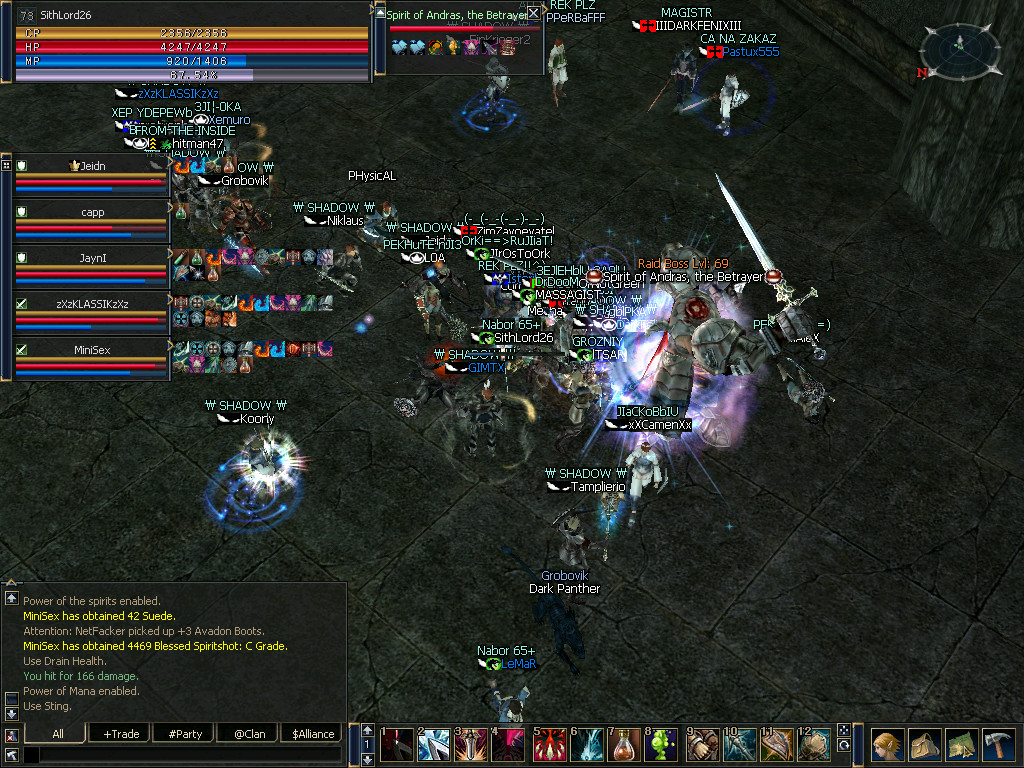Switch to the $Alliance chat tab
Viewport: 1024px width, 768px height.
pos(312,734)
